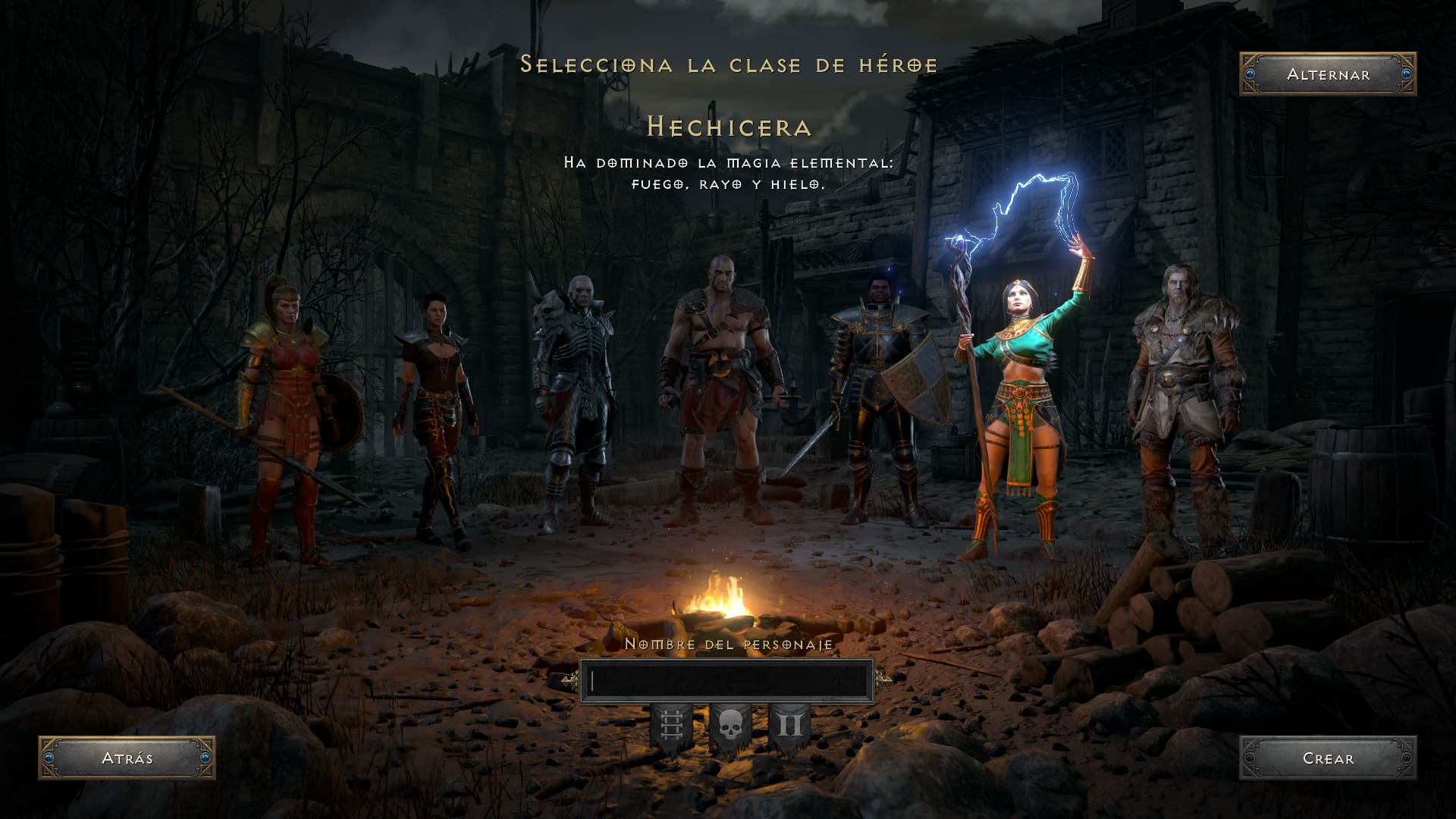The width and height of the screenshot is (1456, 819).
Task: Toggle the ladder banner option
Action: [671, 727]
